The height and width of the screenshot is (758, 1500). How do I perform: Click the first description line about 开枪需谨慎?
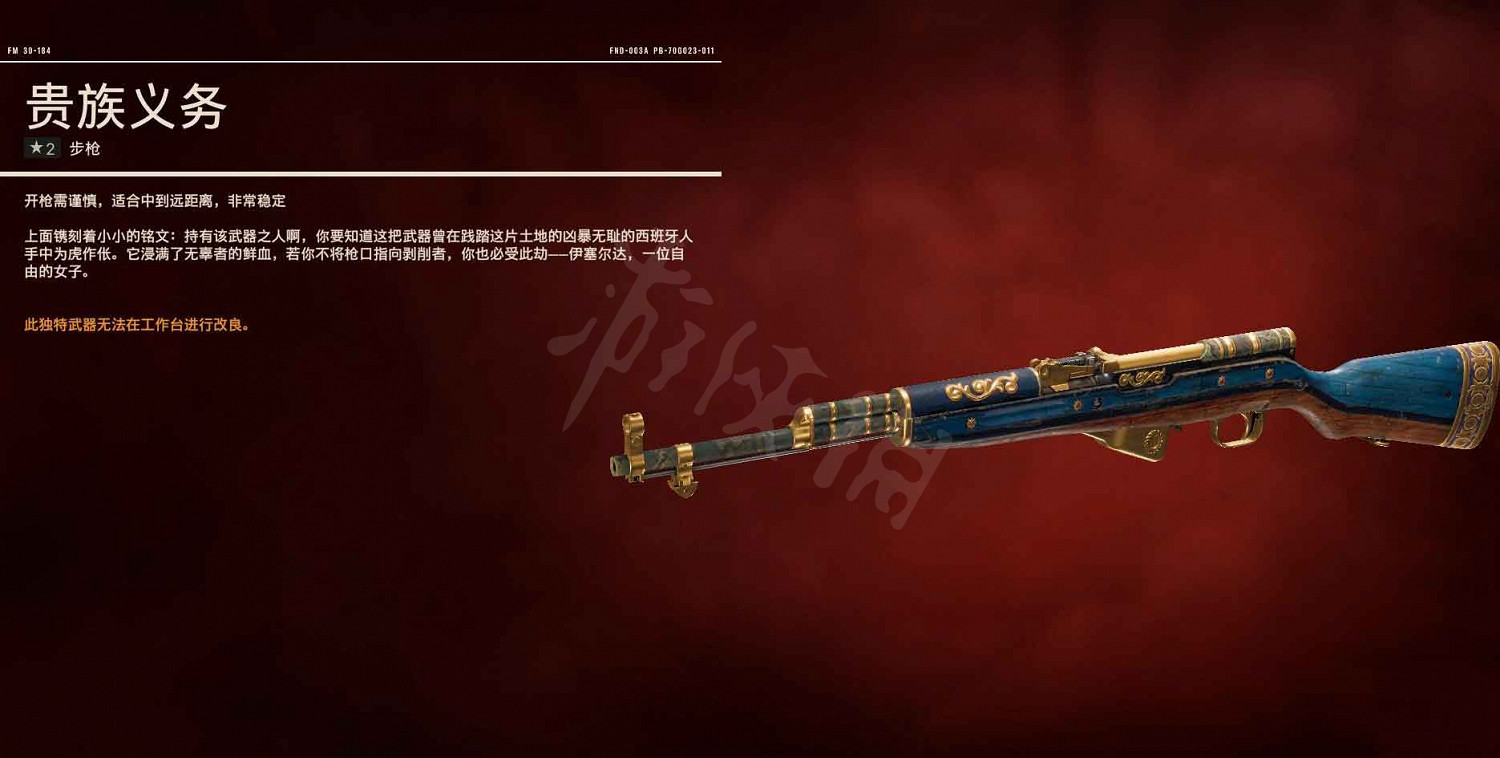pos(155,200)
